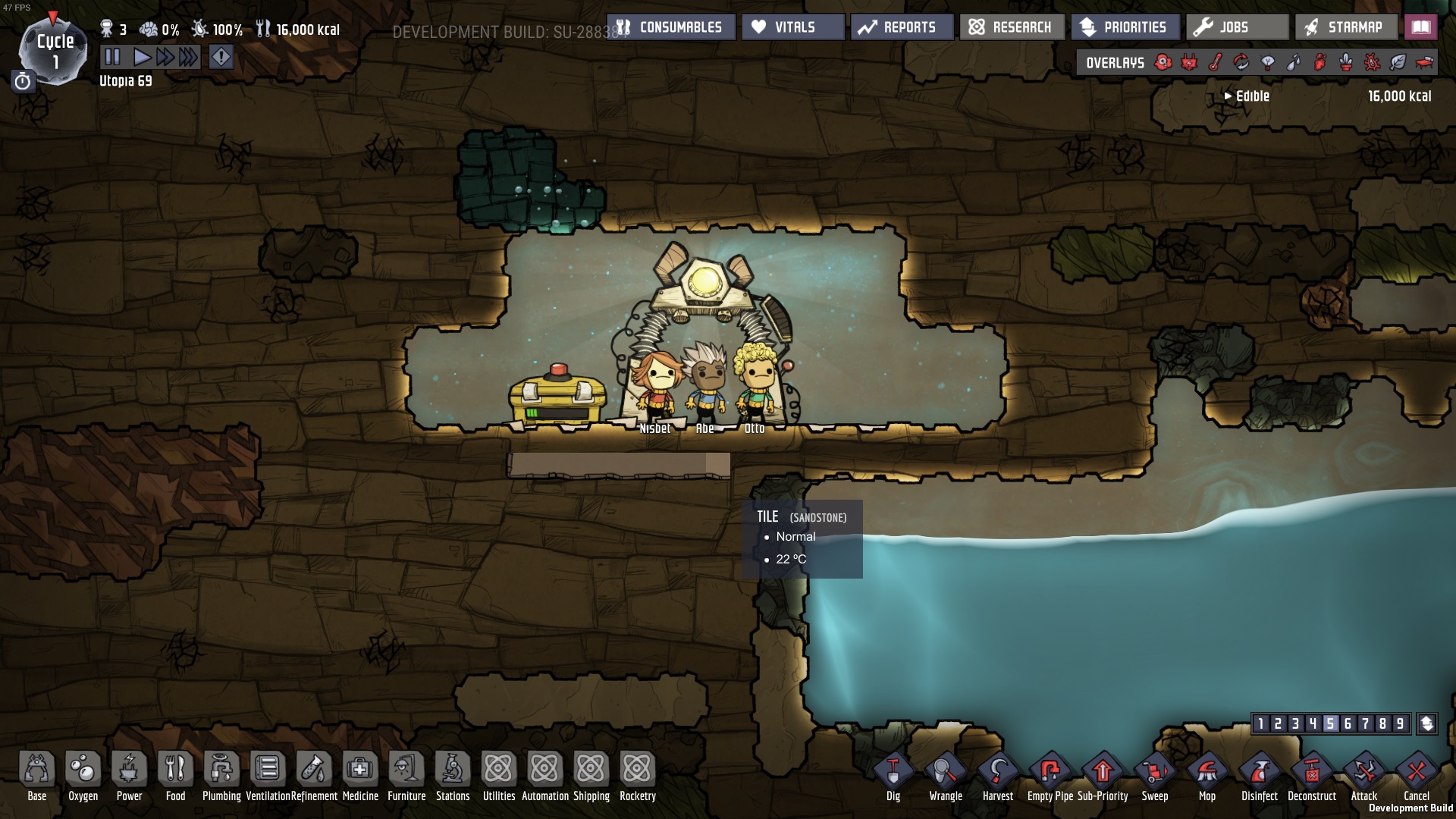
Task: Set the fastest game speed
Action: pyautogui.click(x=189, y=57)
